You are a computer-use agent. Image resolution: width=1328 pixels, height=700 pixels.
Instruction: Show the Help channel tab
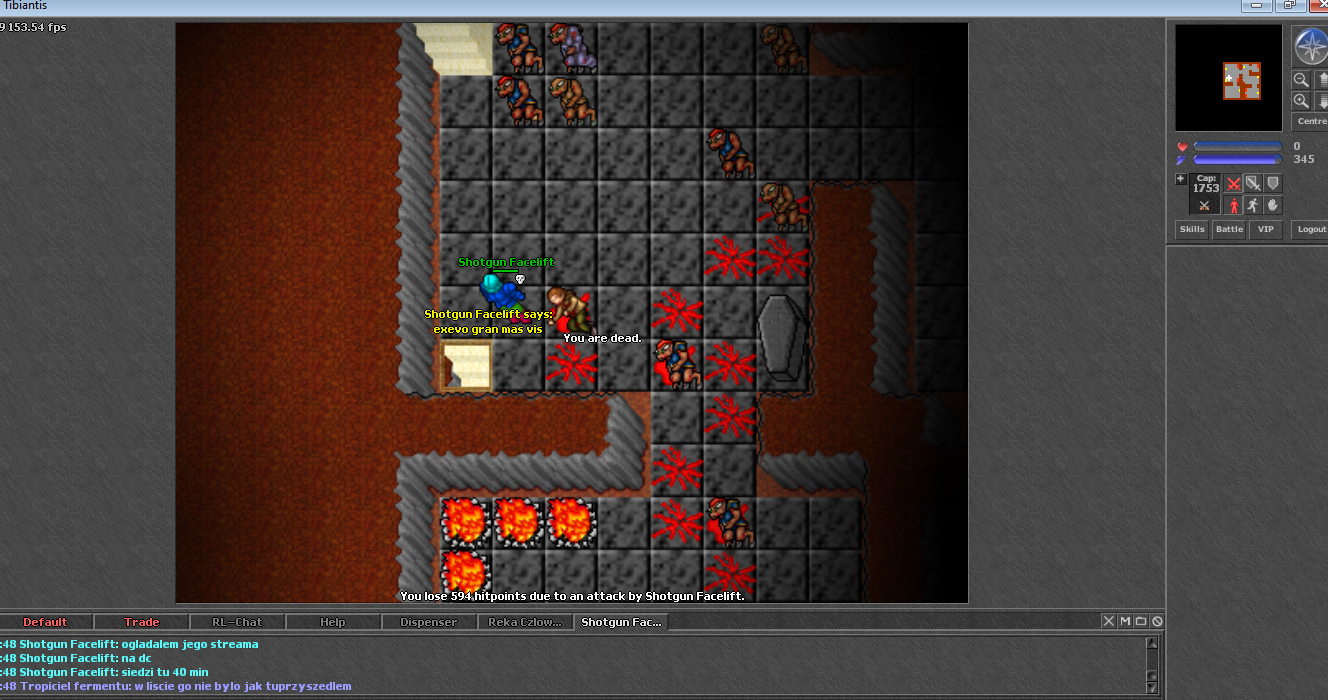[x=333, y=622]
